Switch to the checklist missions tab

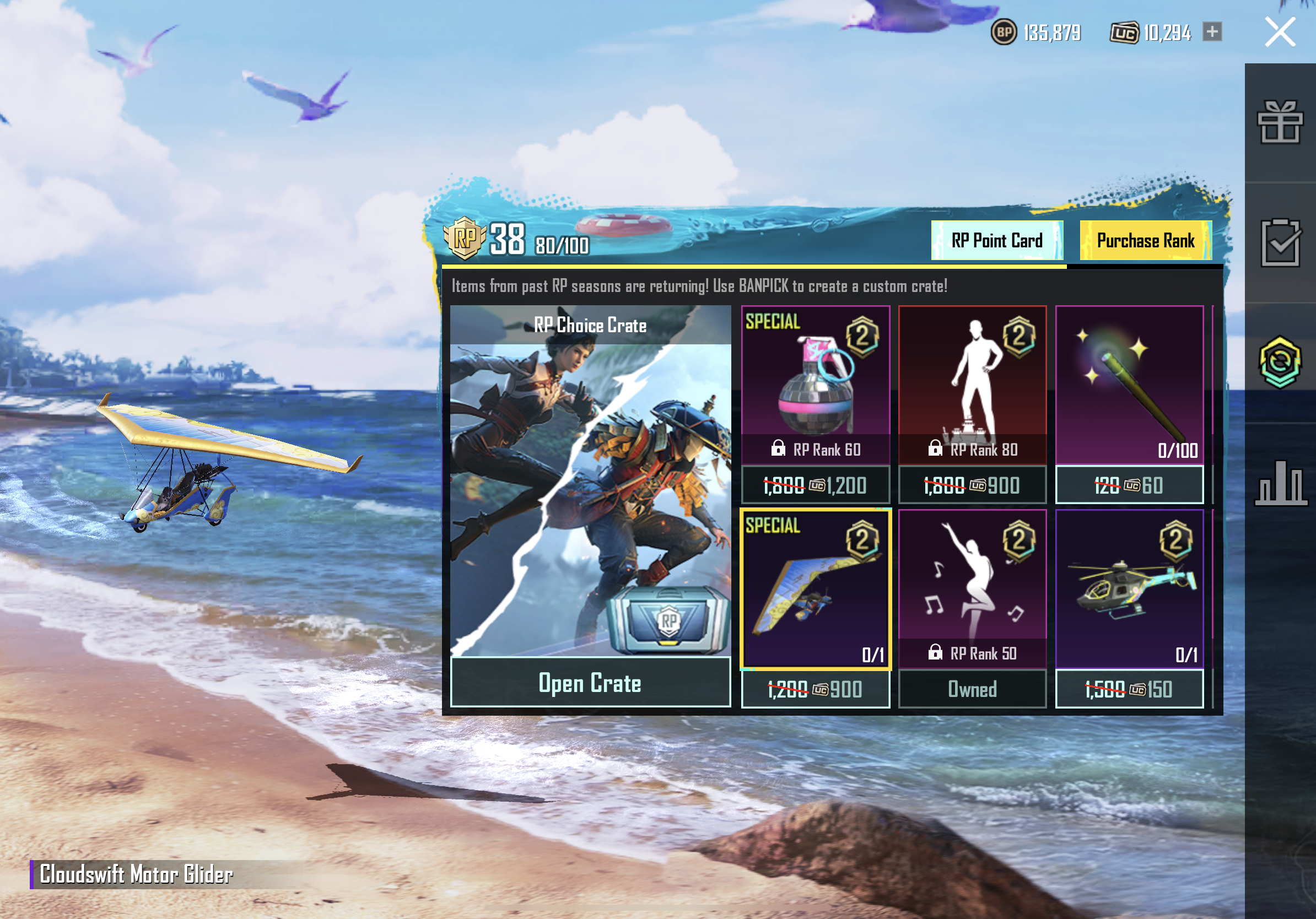coord(1280,243)
